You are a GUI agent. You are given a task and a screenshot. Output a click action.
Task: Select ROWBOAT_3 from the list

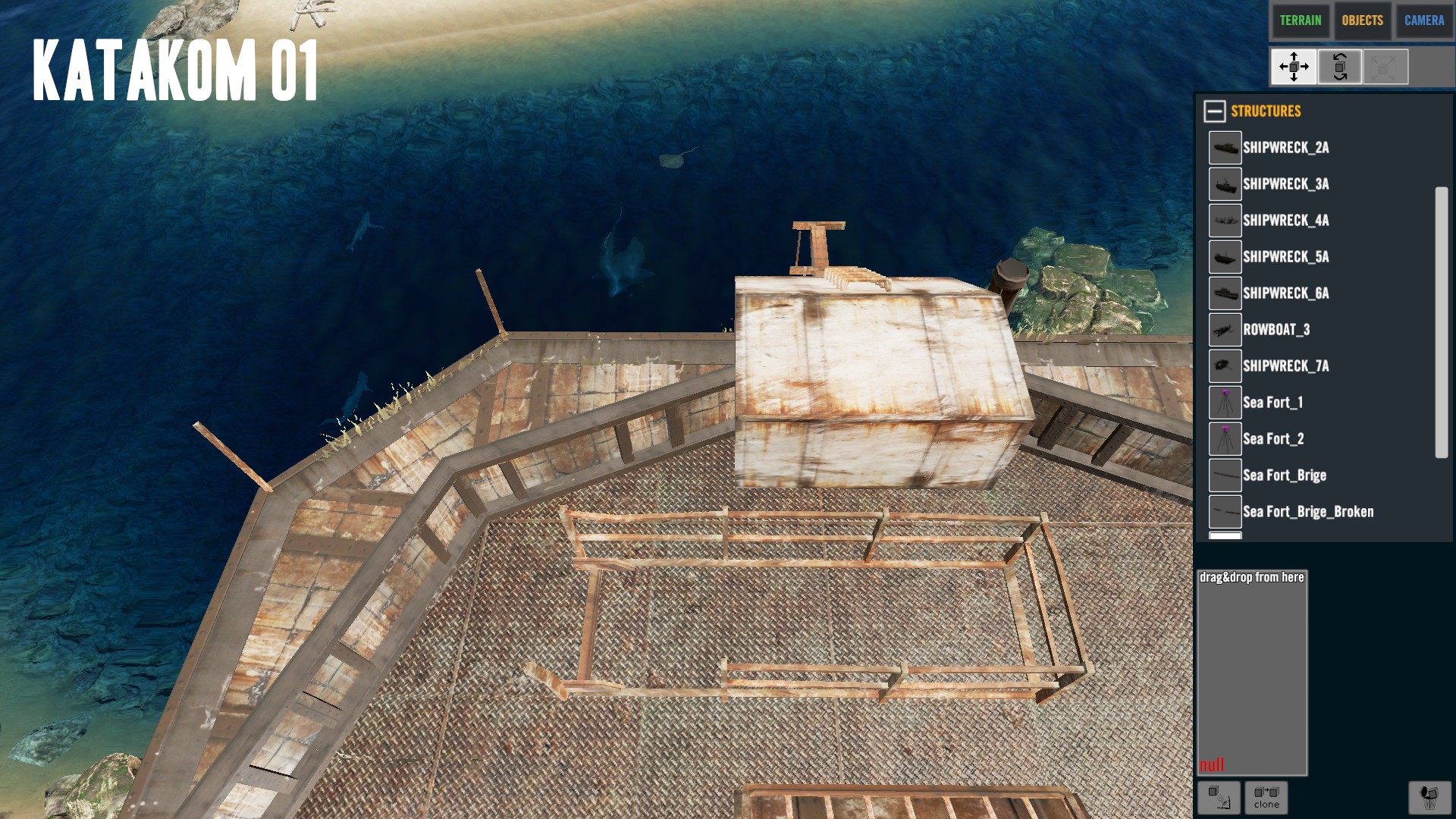[x=1276, y=330]
